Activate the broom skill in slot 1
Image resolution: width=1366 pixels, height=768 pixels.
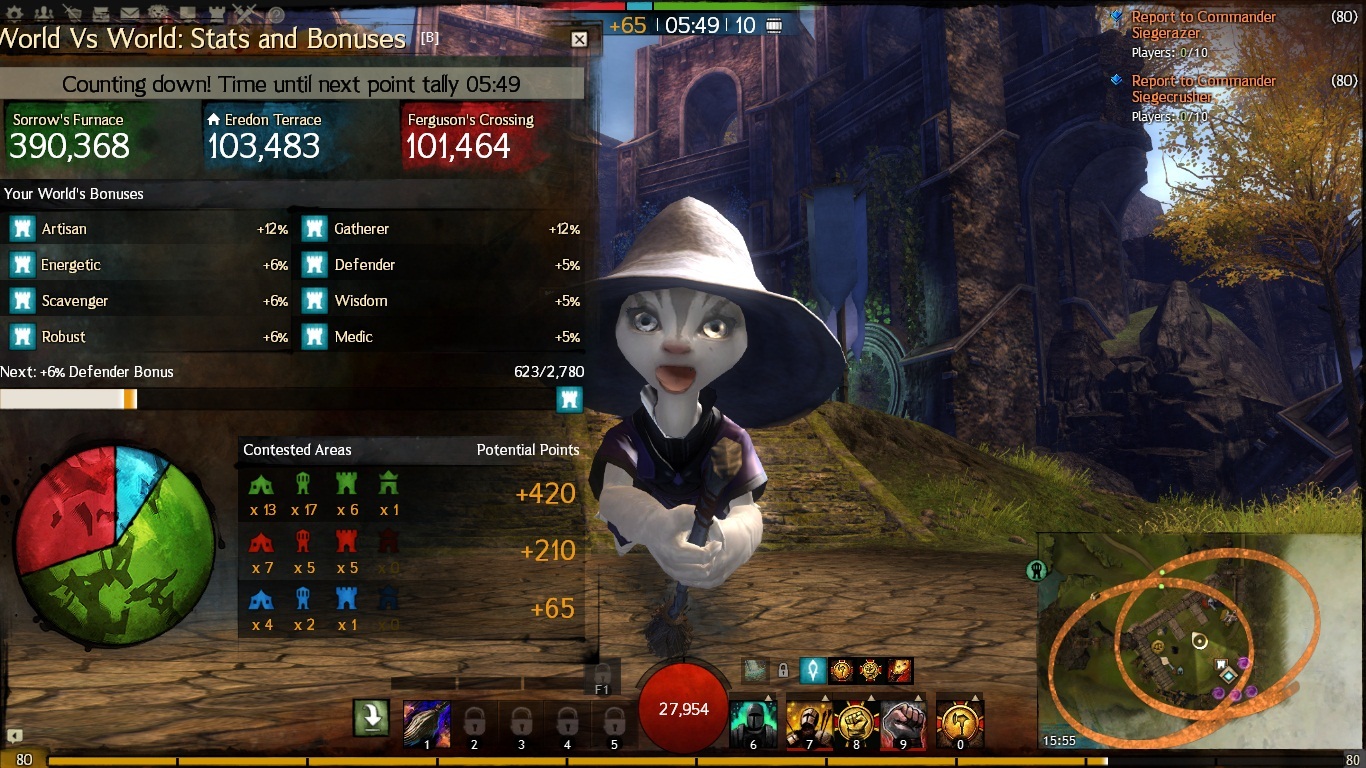(x=427, y=724)
